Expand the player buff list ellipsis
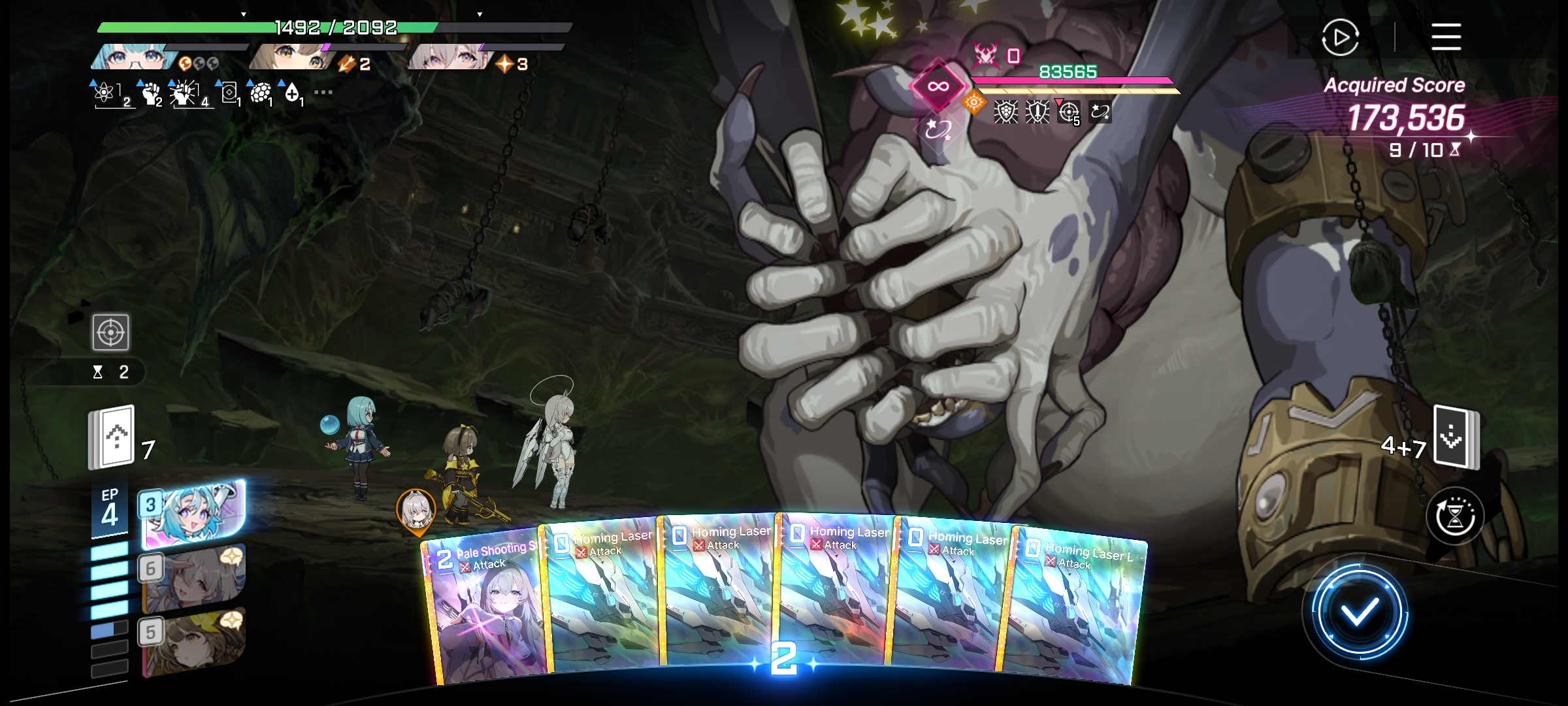1568x706 pixels. click(x=323, y=92)
